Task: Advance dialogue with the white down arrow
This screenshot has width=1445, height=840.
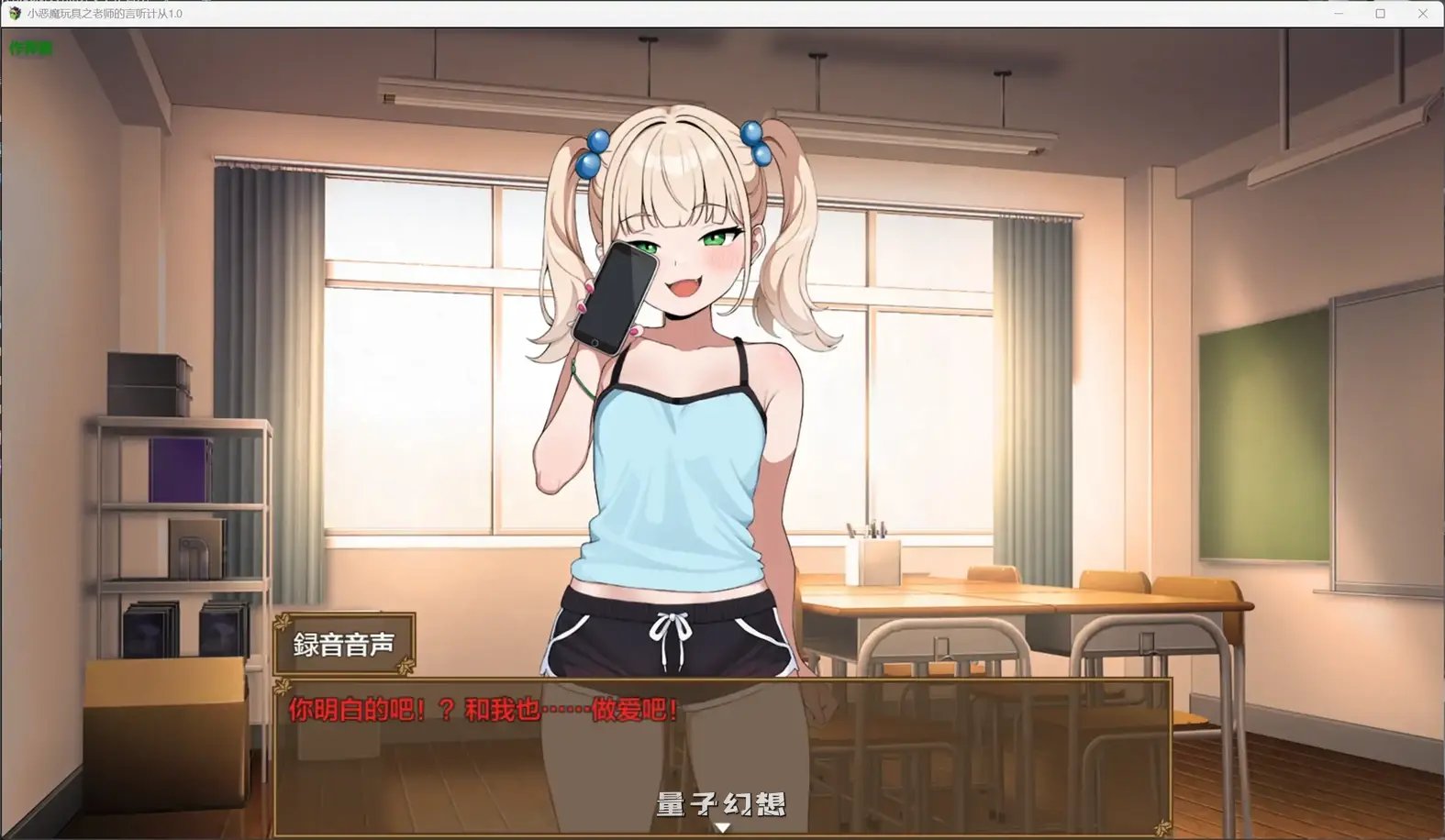Action: point(723,827)
